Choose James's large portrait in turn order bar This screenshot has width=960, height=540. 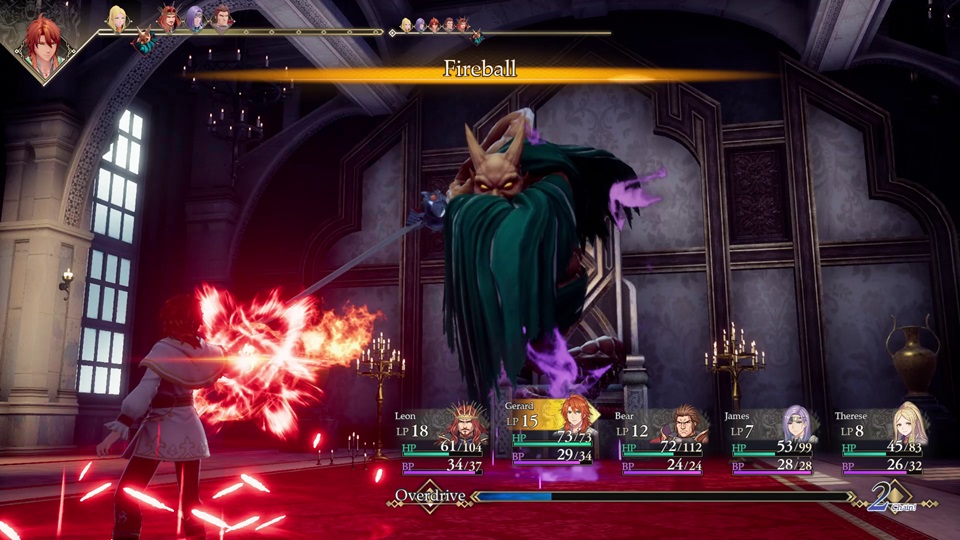195,17
